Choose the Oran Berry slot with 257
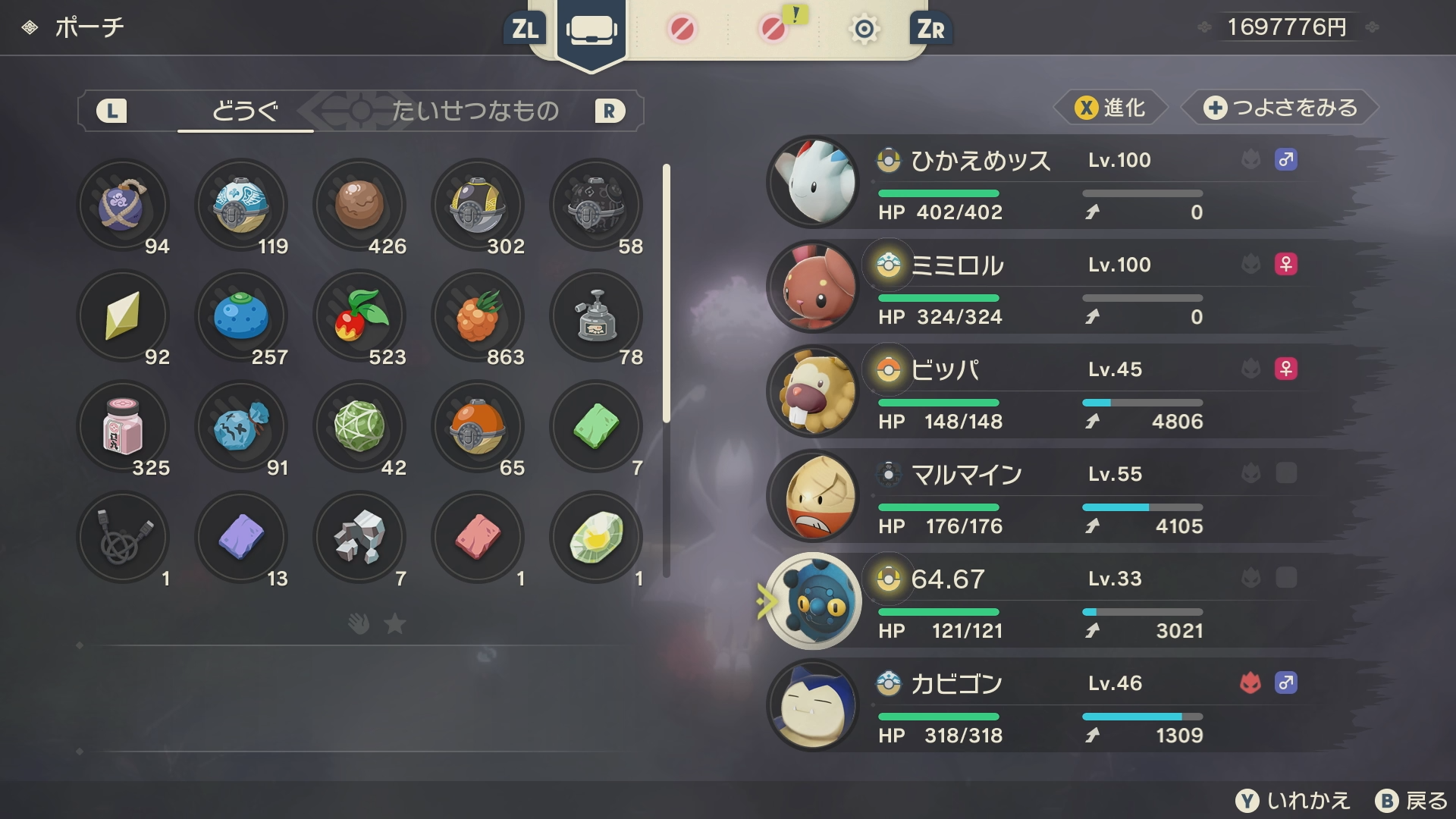1456x819 pixels. (x=241, y=315)
